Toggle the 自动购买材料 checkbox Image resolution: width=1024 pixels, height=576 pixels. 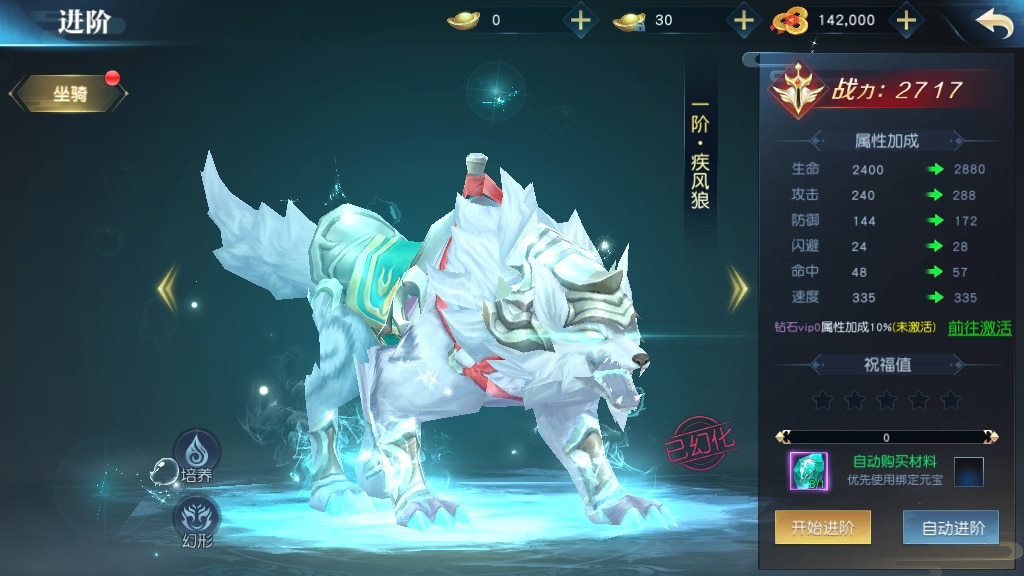(968, 471)
